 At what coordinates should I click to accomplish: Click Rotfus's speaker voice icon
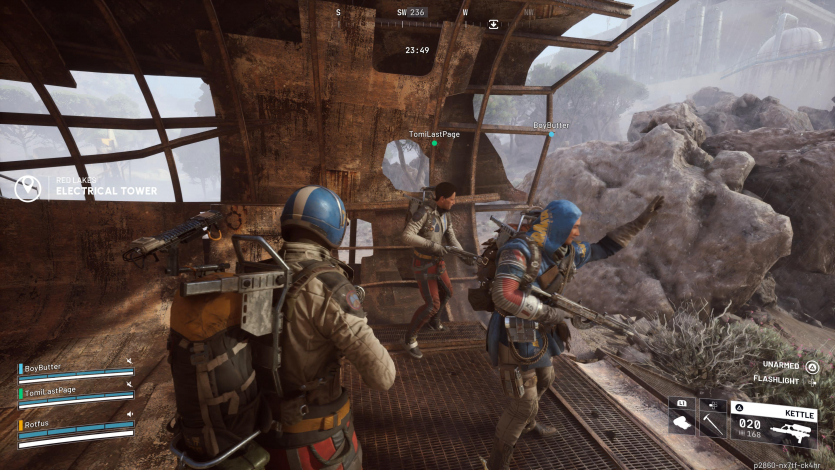[129, 413]
